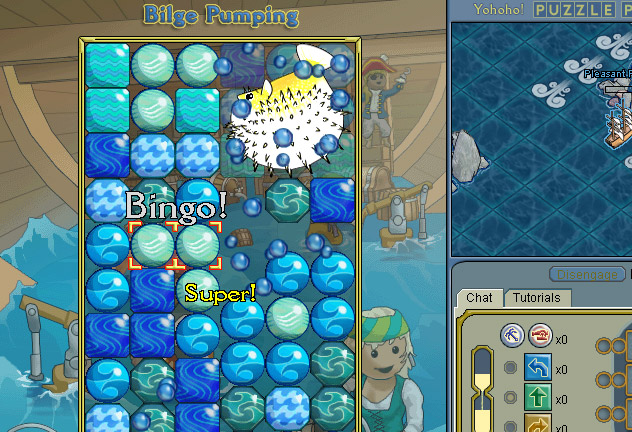This screenshot has height=432, width=632.
Task: Choose the green forward arrow token
Action: coord(538,399)
